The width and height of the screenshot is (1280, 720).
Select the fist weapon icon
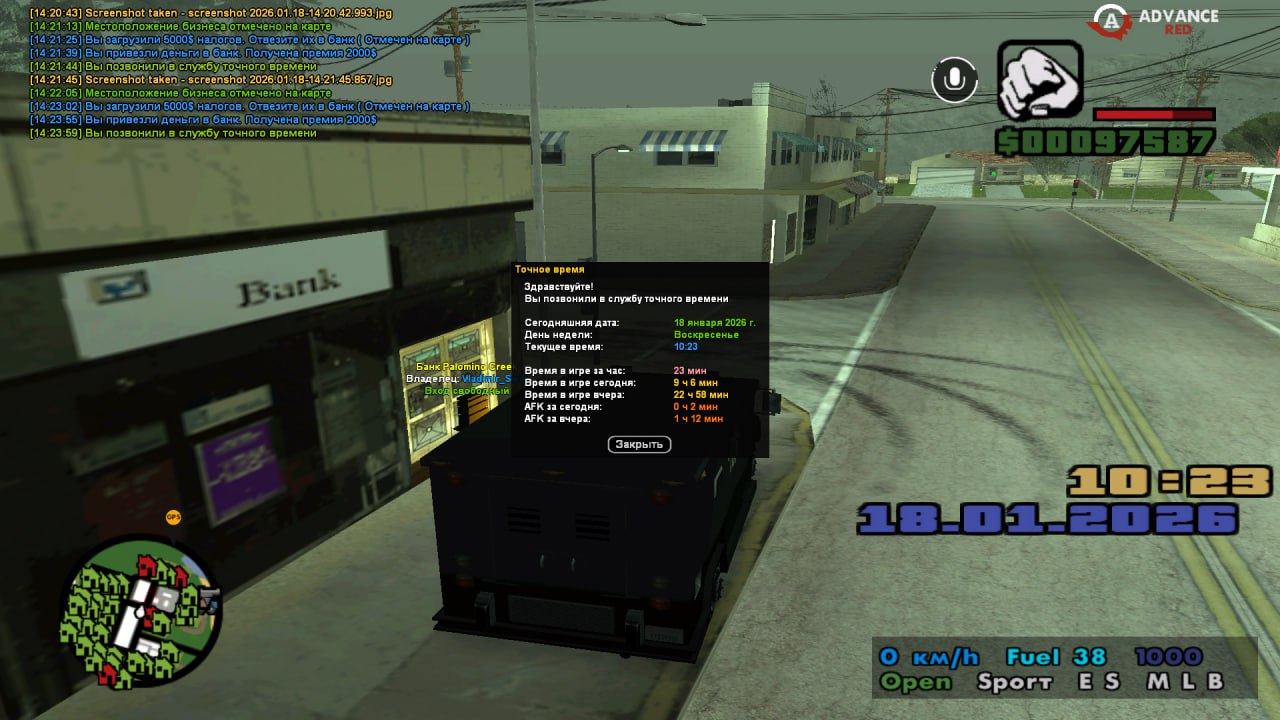(1040, 81)
